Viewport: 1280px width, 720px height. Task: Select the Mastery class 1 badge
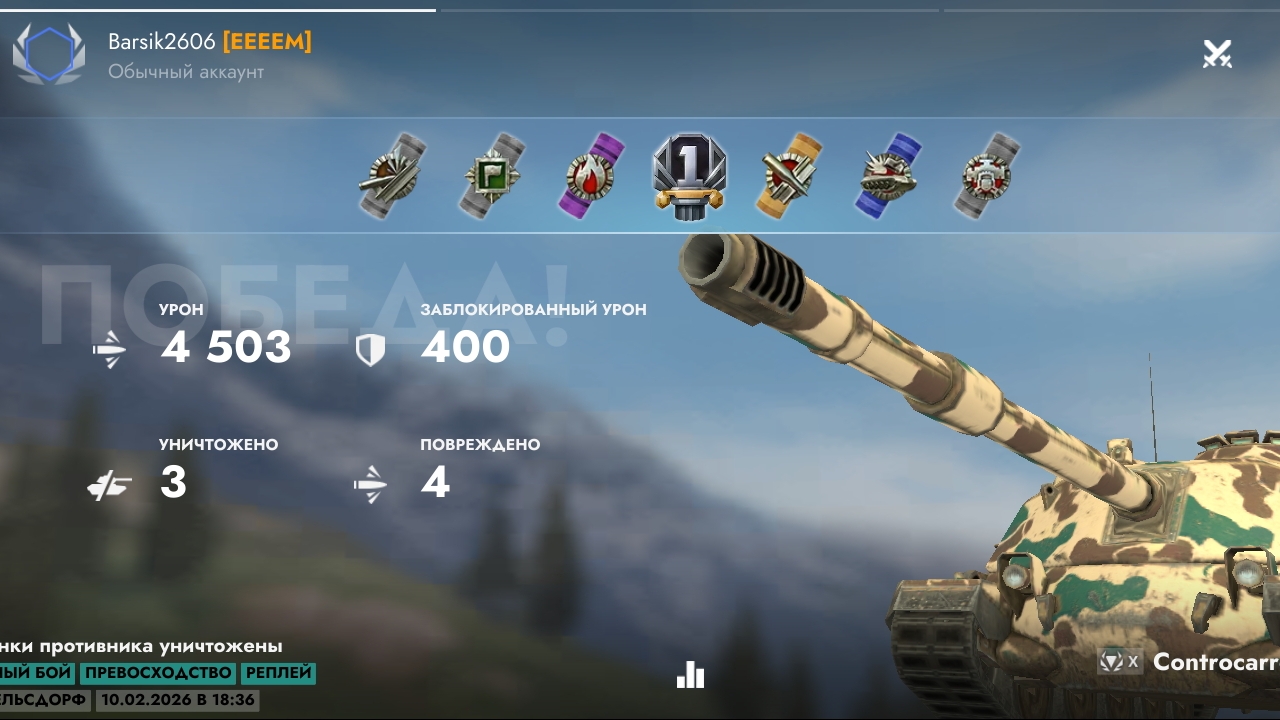tap(689, 174)
